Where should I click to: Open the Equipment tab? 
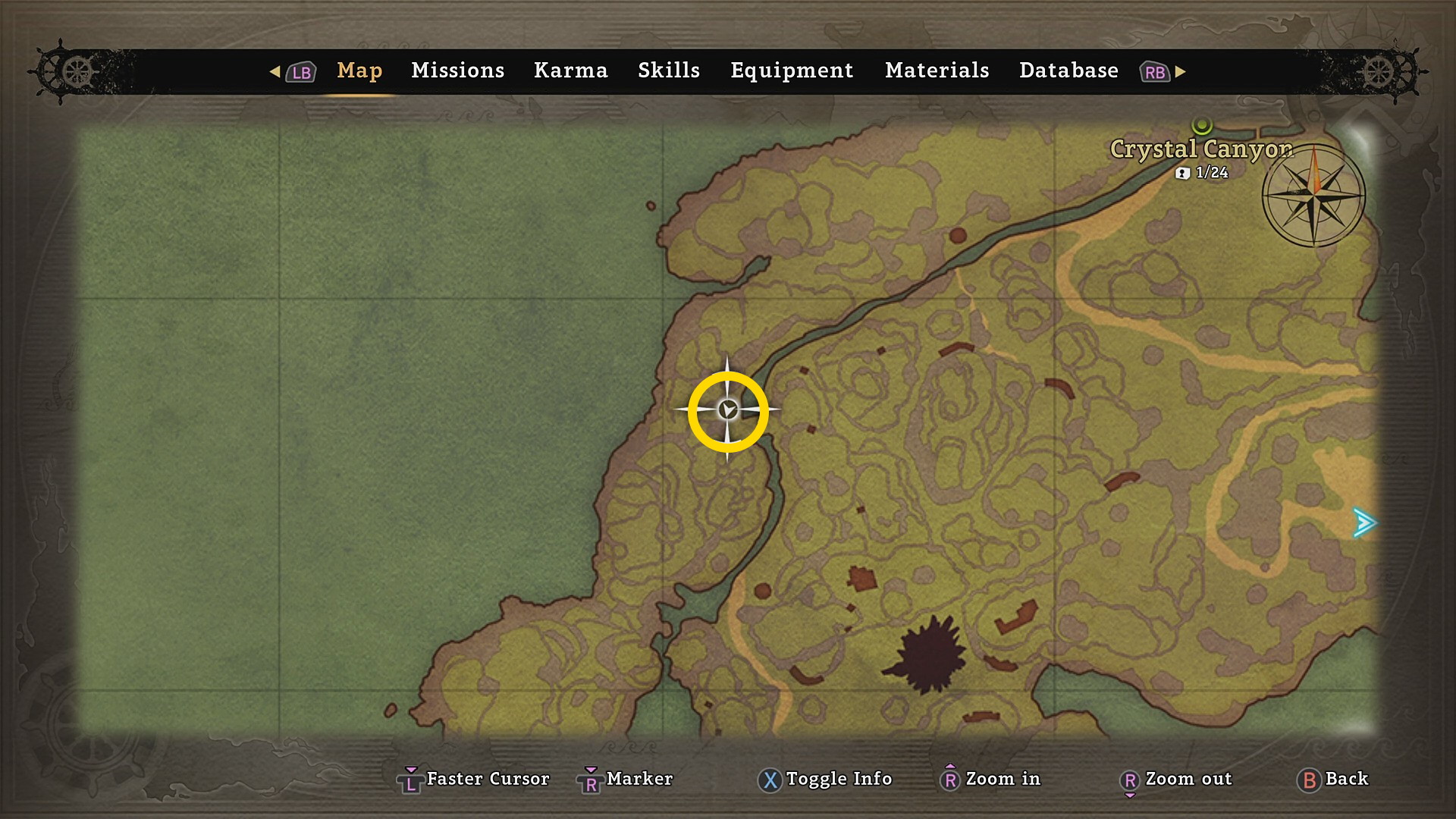pos(791,71)
